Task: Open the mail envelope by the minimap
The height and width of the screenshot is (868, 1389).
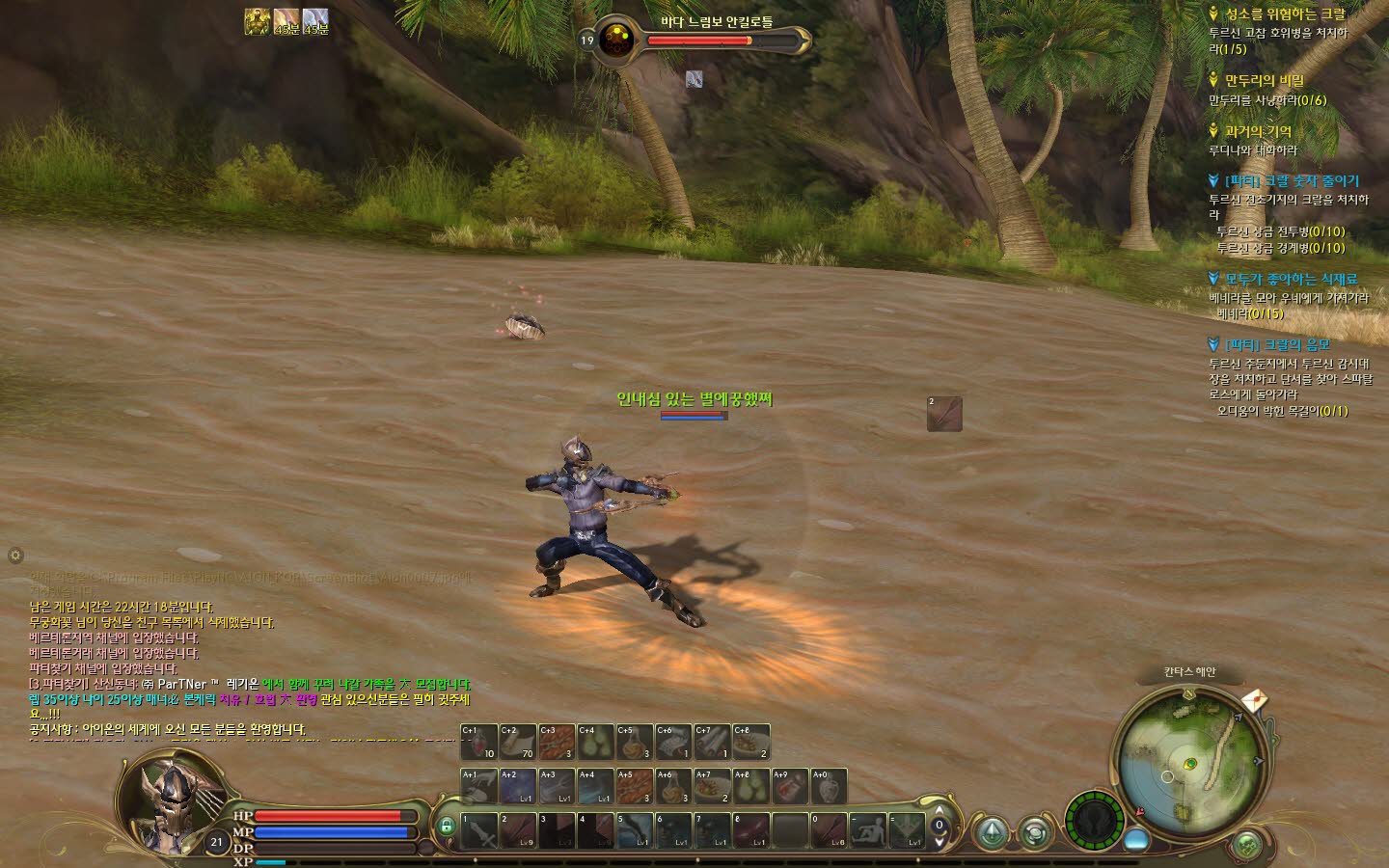Action: (1253, 699)
